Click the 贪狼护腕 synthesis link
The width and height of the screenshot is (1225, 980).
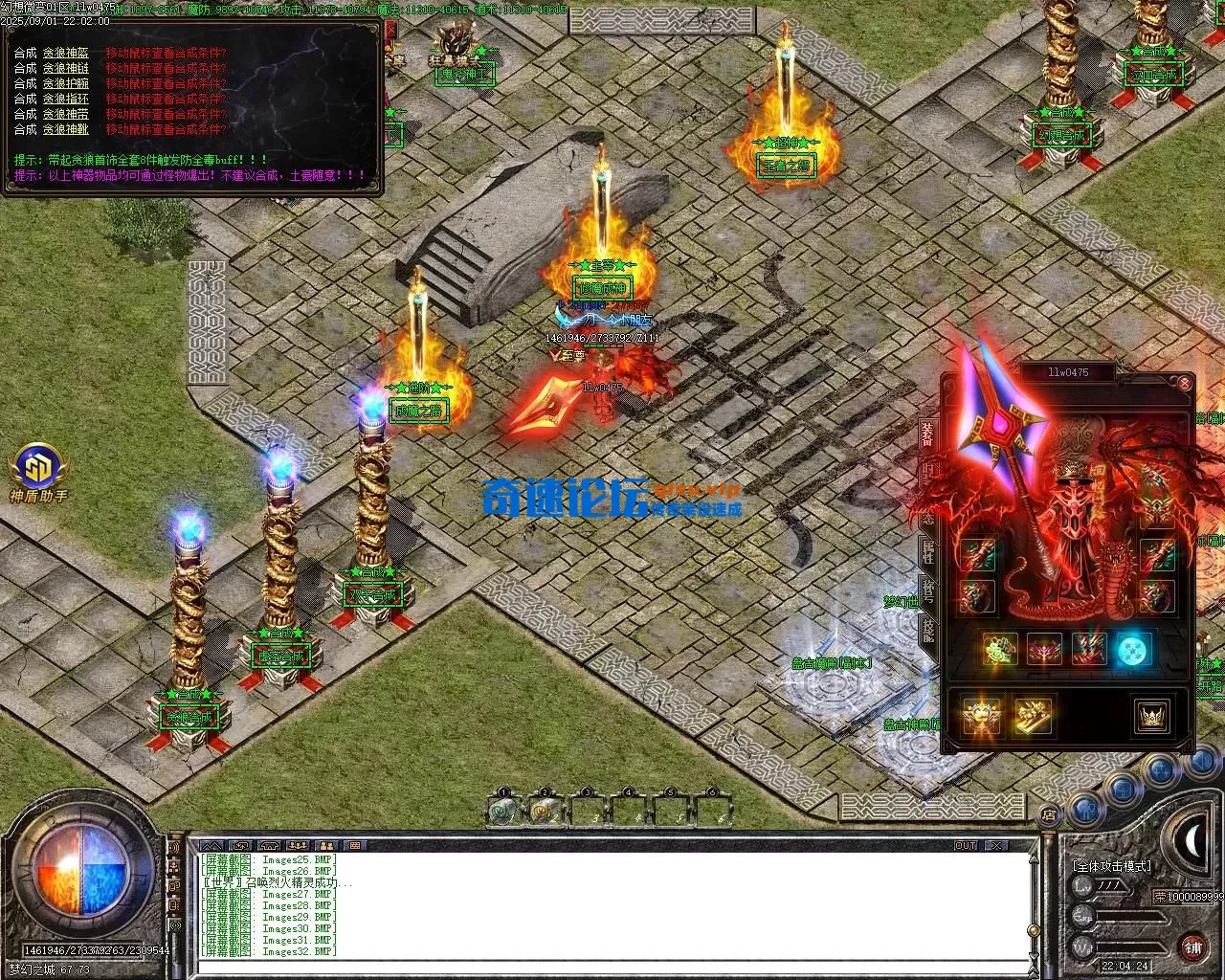point(66,84)
